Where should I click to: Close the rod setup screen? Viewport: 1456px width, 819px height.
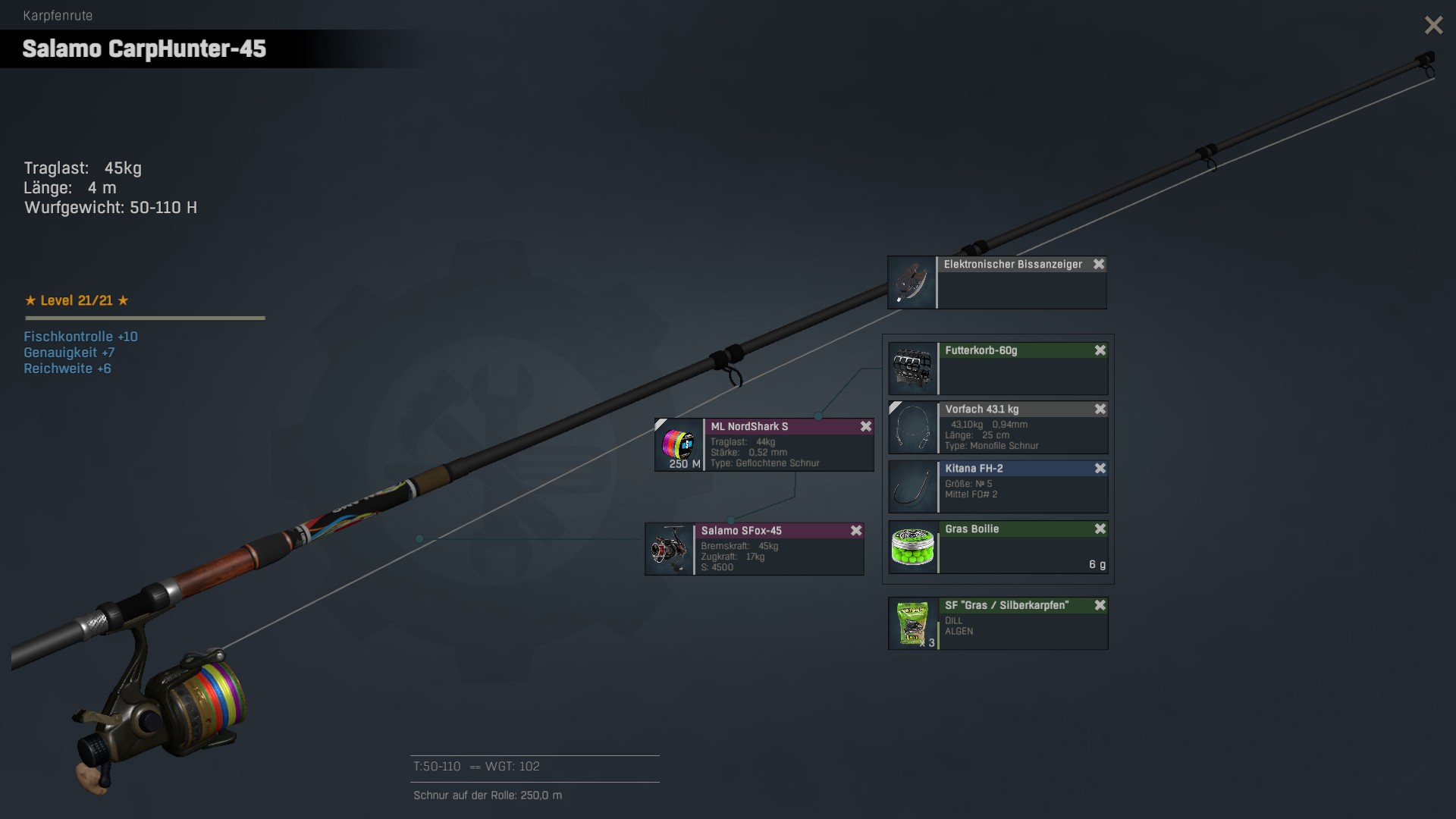(1433, 26)
